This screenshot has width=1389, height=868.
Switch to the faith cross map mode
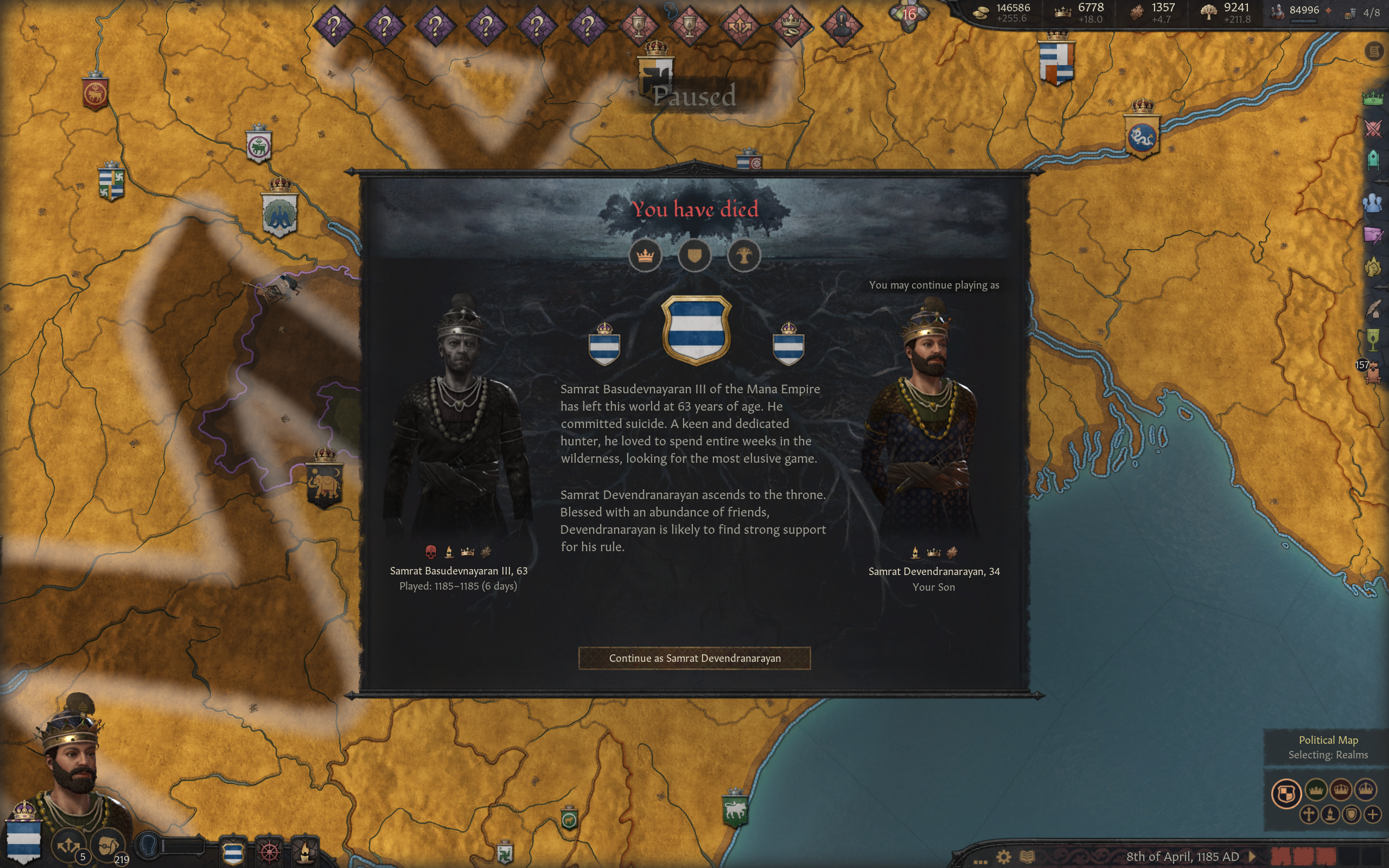point(1309,814)
